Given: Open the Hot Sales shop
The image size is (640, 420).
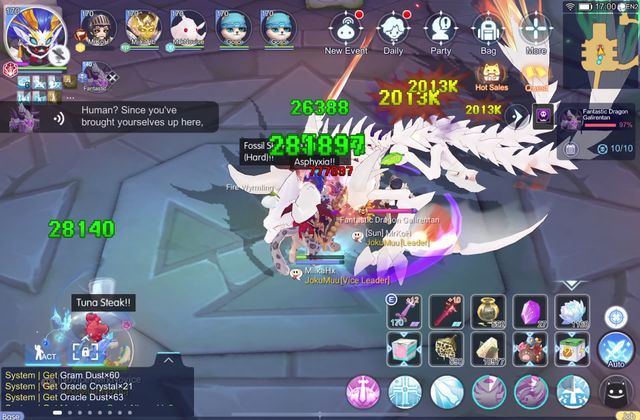Looking at the screenshot, I should pos(493,75).
